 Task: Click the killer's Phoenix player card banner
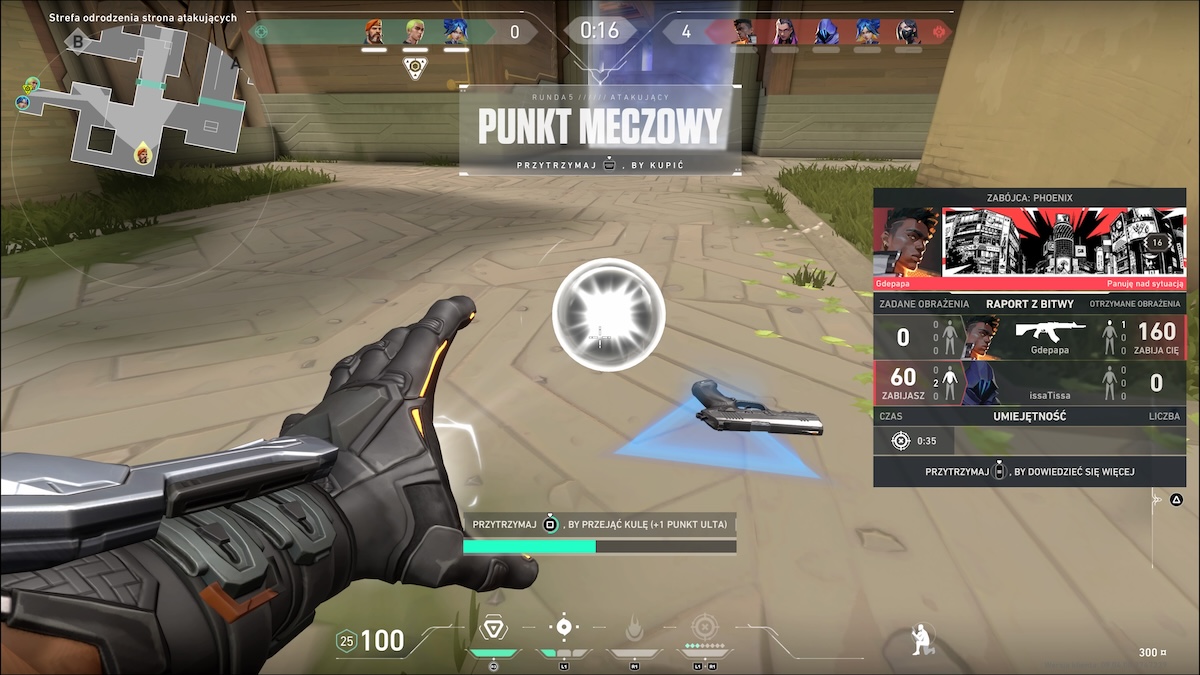pos(1030,242)
